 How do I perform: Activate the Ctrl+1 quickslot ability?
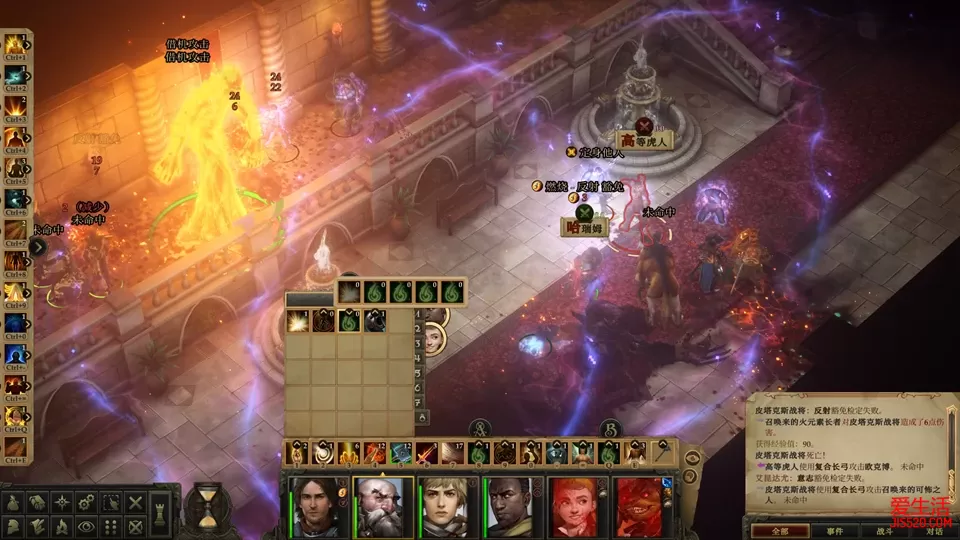[x=14, y=45]
